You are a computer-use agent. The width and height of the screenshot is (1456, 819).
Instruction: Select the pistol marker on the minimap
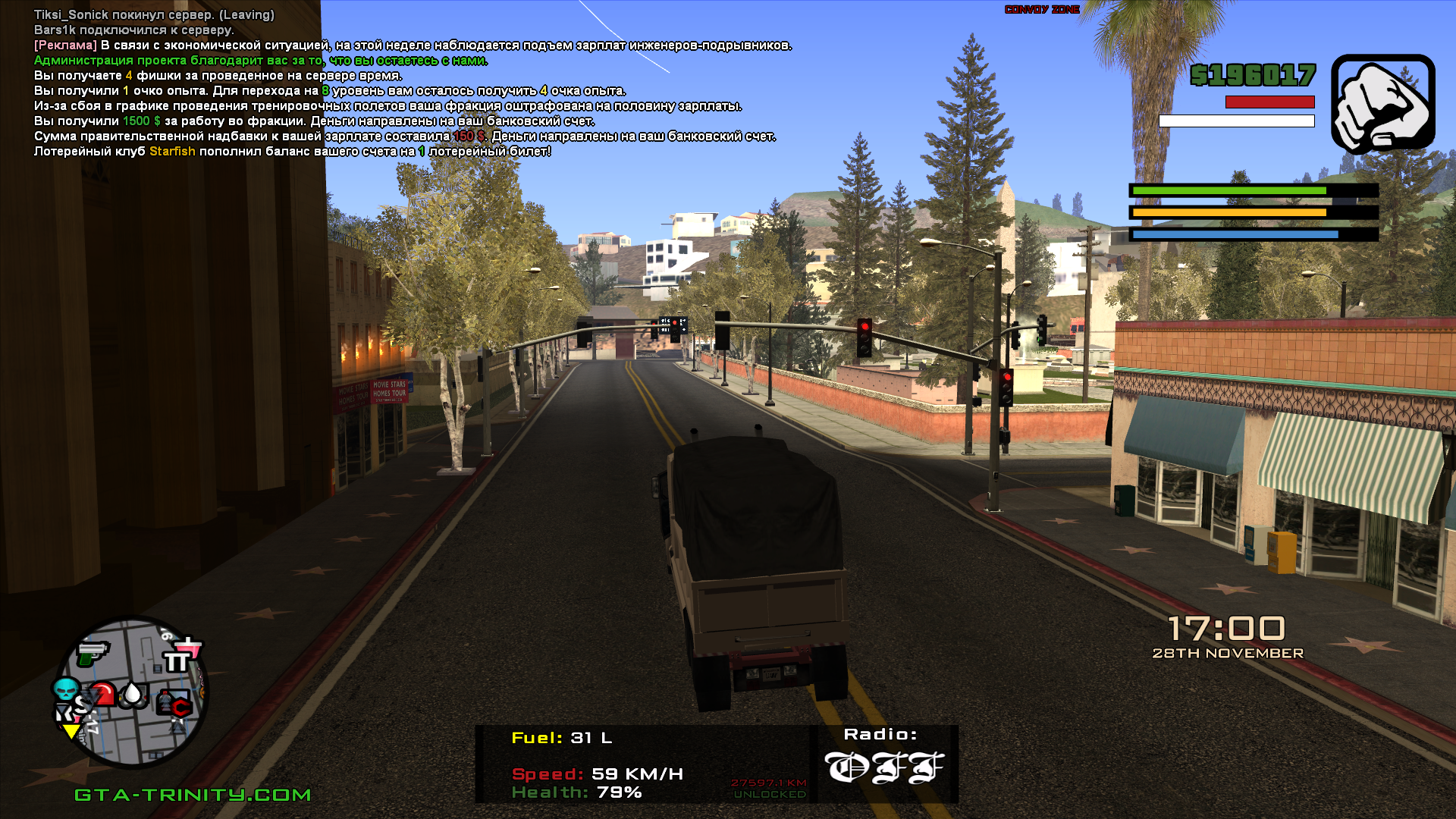point(93,653)
